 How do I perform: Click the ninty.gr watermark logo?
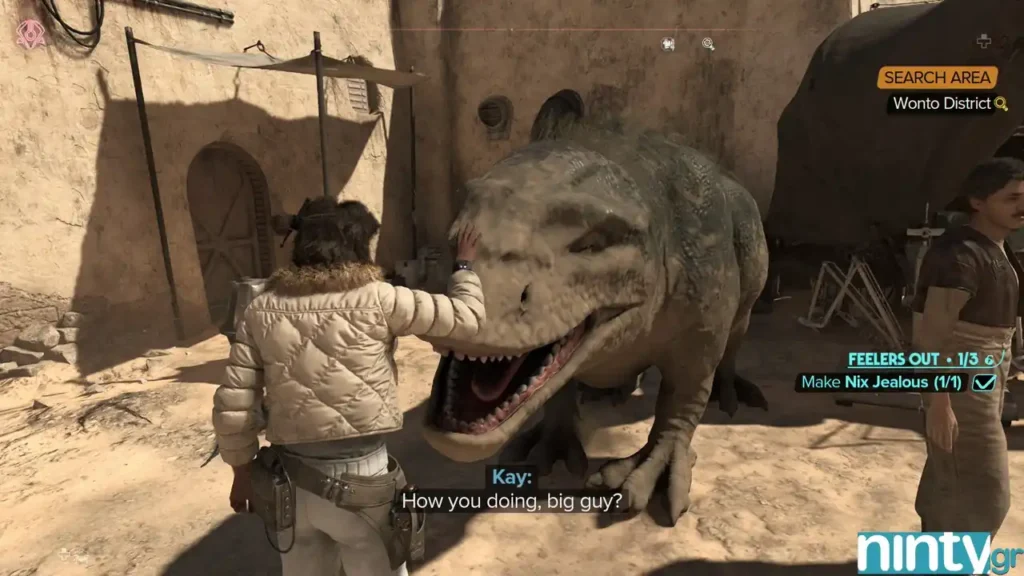coord(935,552)
